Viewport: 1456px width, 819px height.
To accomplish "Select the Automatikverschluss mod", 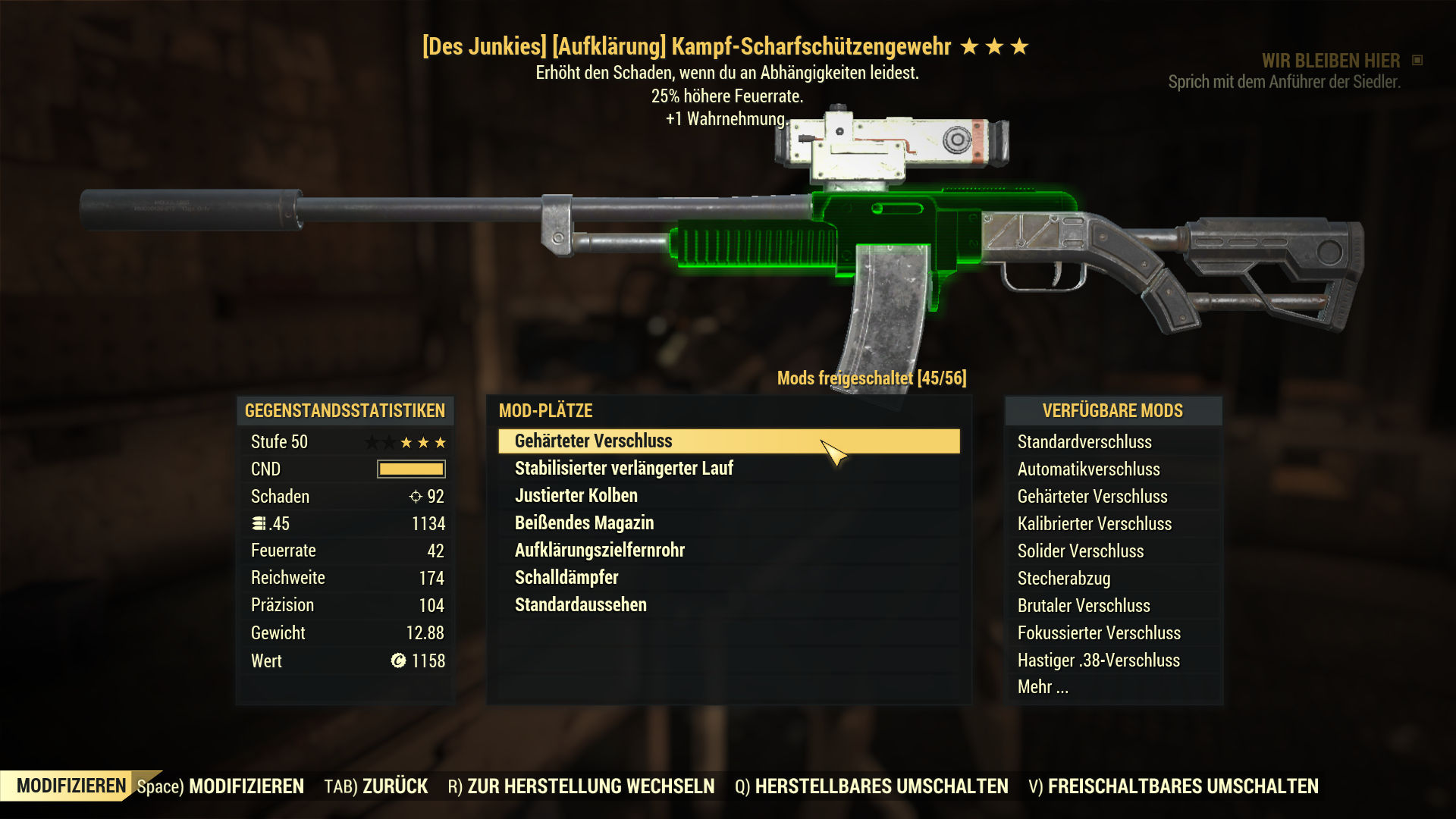I will coord(1088,469).
